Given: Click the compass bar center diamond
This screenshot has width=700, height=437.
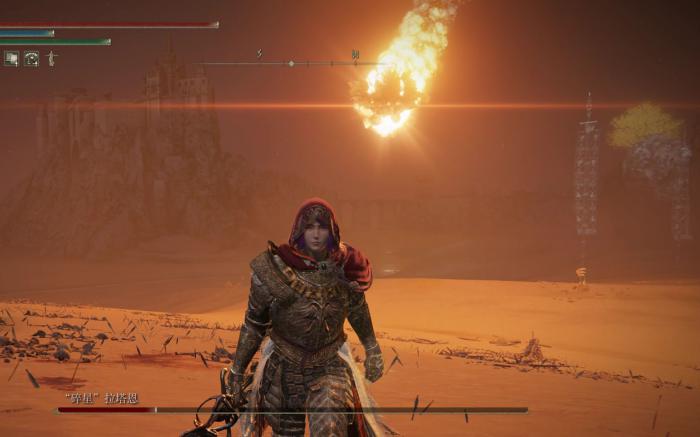Looking at the screenshot, I should pos(291,64).
